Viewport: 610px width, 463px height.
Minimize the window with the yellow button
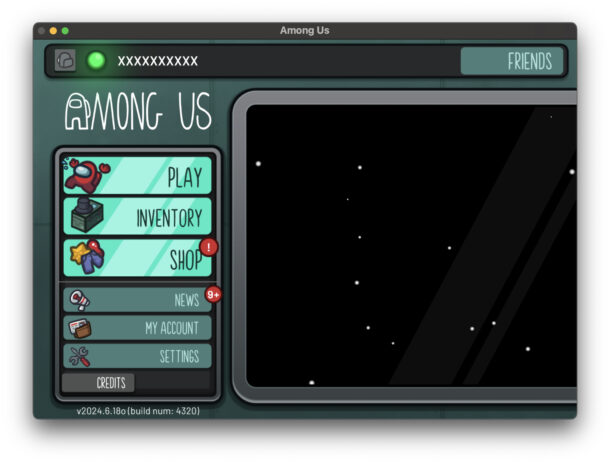point(53,31)
